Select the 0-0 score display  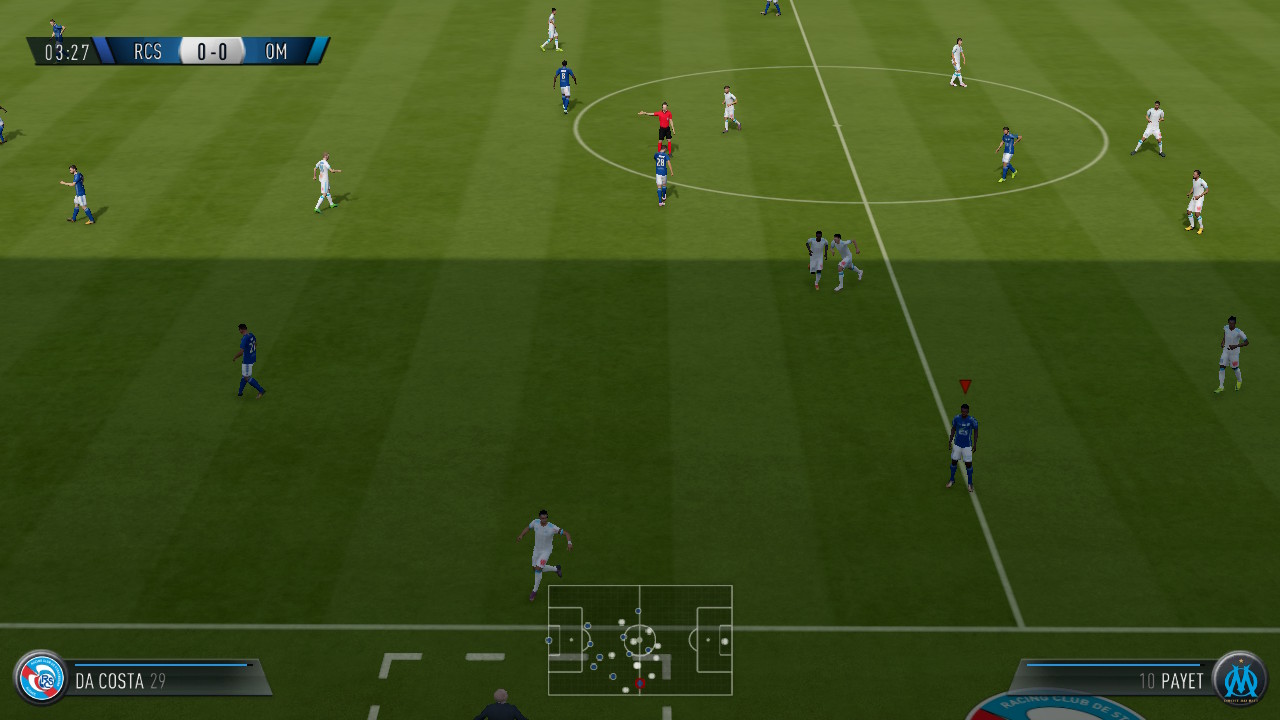click(x=210, y=51)
